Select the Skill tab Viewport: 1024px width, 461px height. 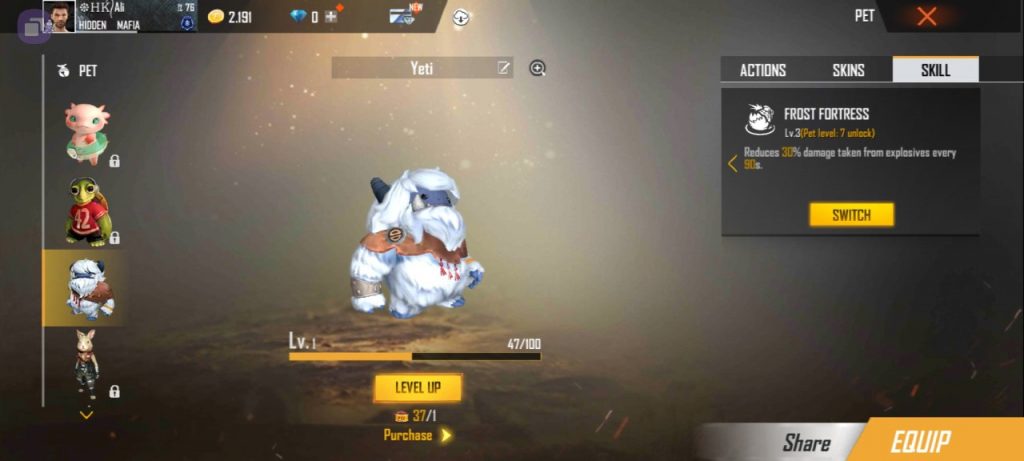coord(935,70)
